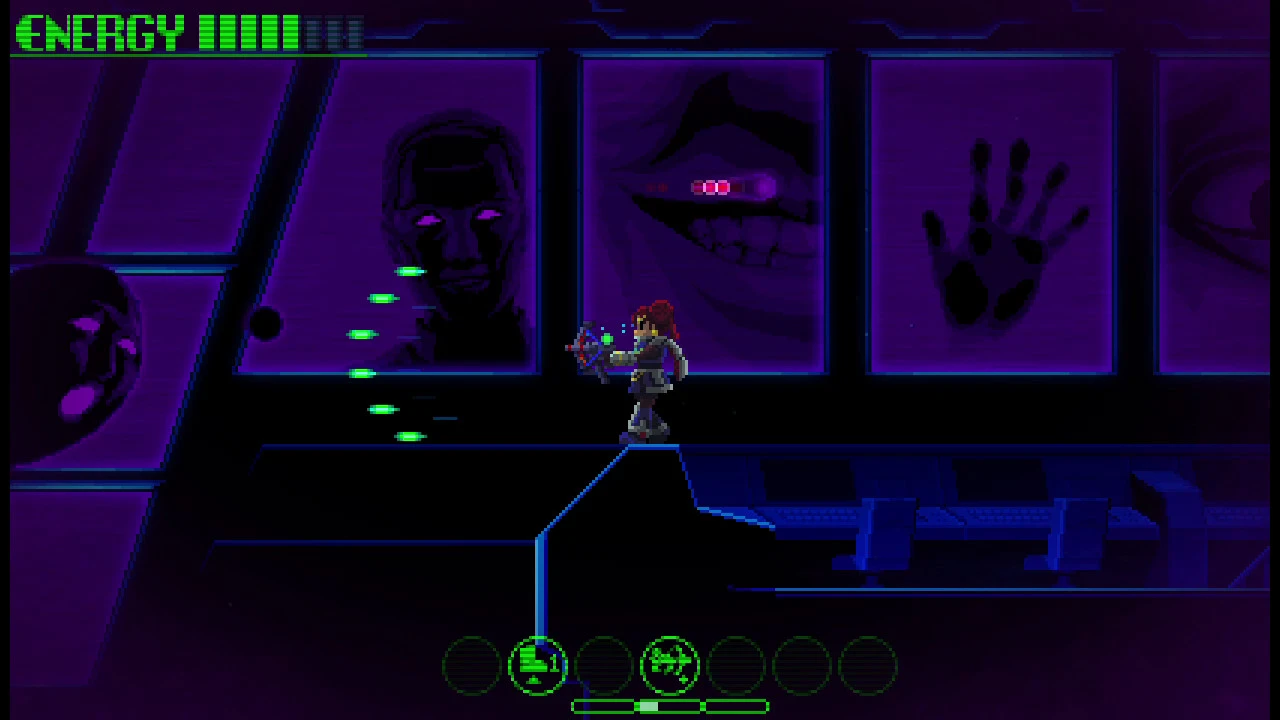Click the empty hotbar slot right of the bow

736,663
